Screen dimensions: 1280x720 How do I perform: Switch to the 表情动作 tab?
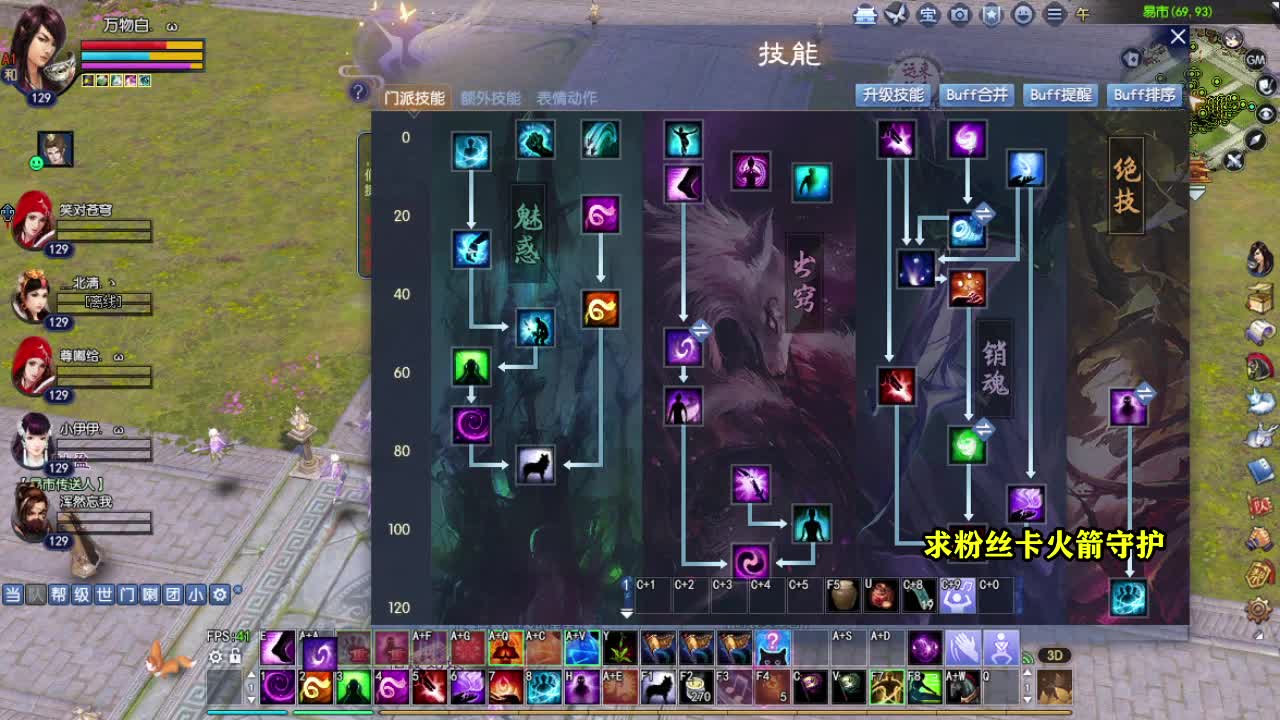click(x=565, y=98)
